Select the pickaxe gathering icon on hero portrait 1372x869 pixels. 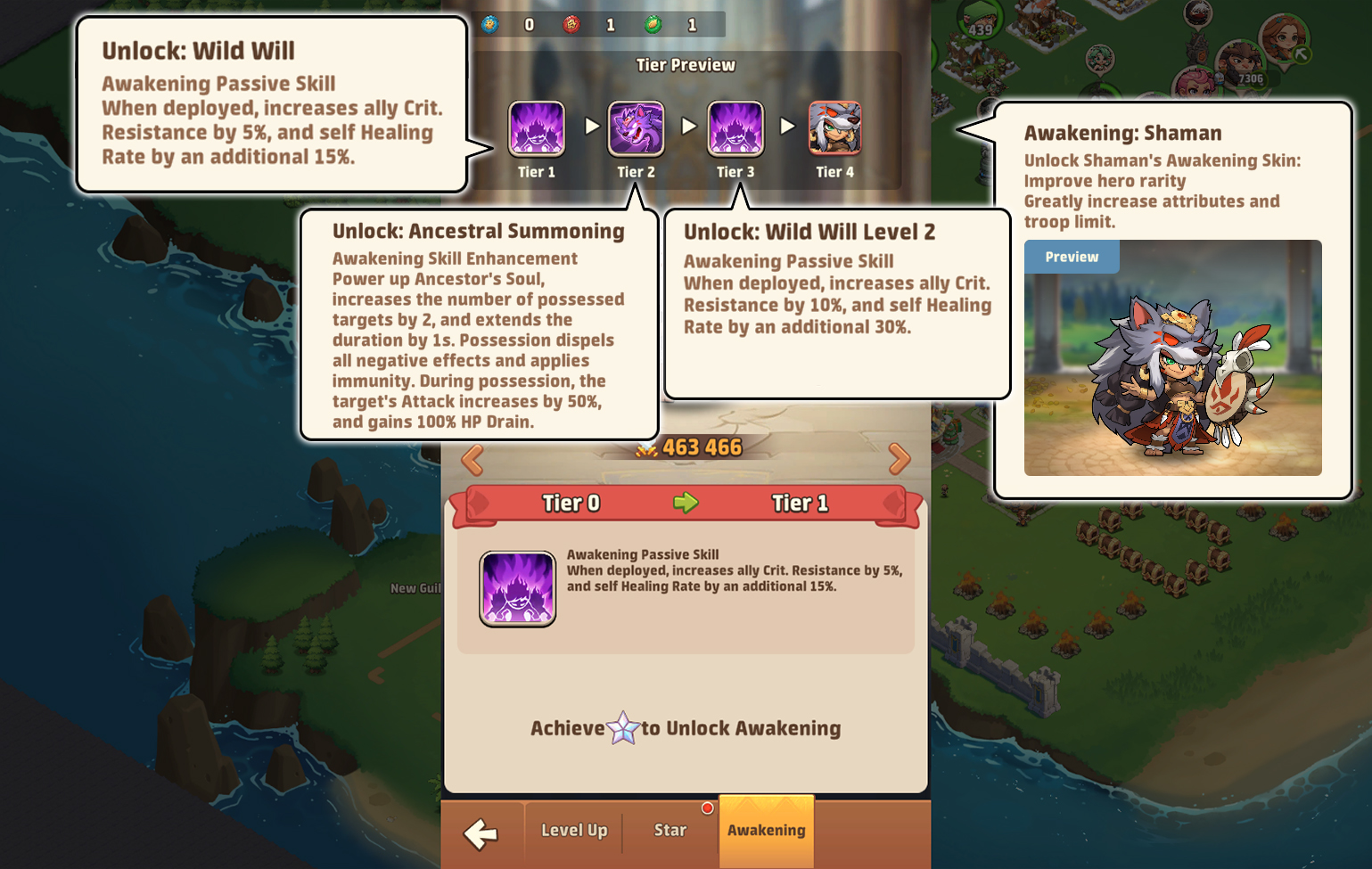[1301, 53]
